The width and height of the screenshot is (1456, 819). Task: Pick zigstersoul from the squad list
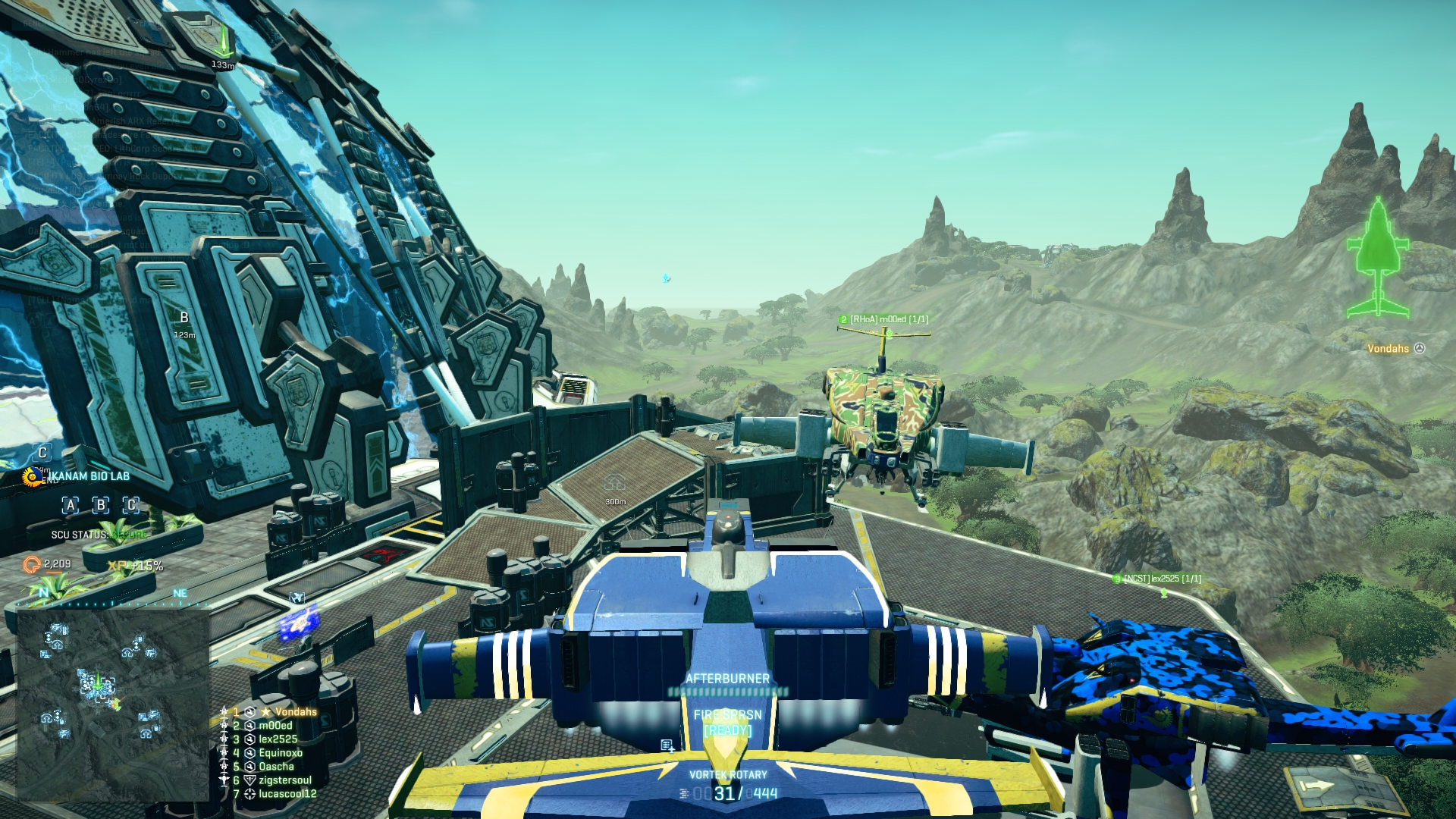click(x=285, y=780)
